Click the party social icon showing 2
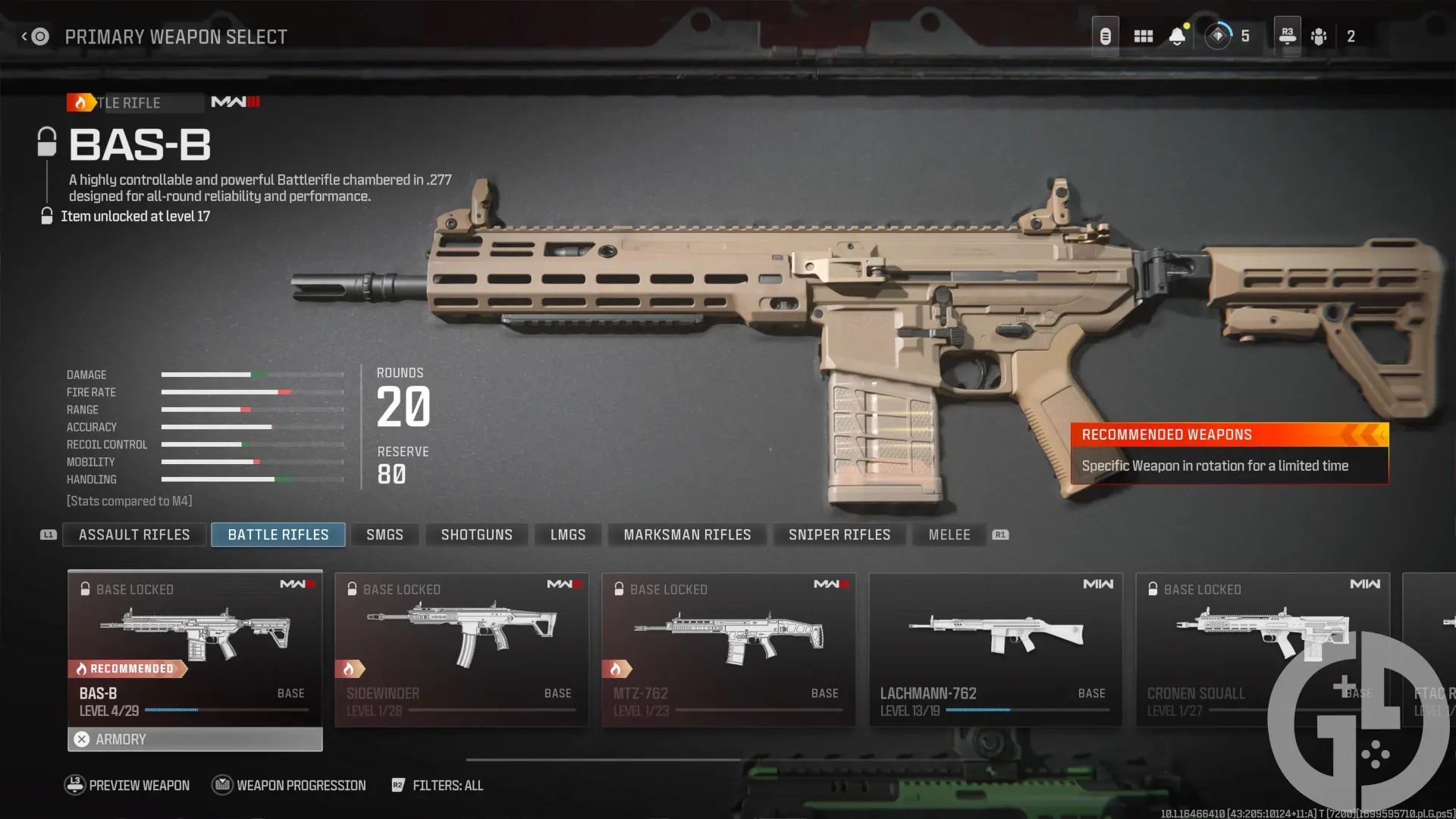This screenshot has width=1456, height=819. click(x=1319, y=36)
